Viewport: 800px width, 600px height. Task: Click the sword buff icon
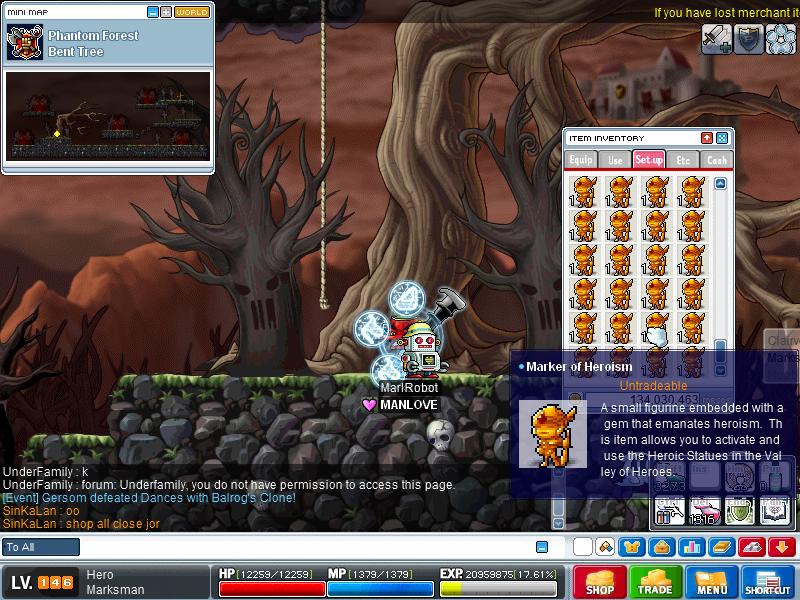tap(716, 39)
